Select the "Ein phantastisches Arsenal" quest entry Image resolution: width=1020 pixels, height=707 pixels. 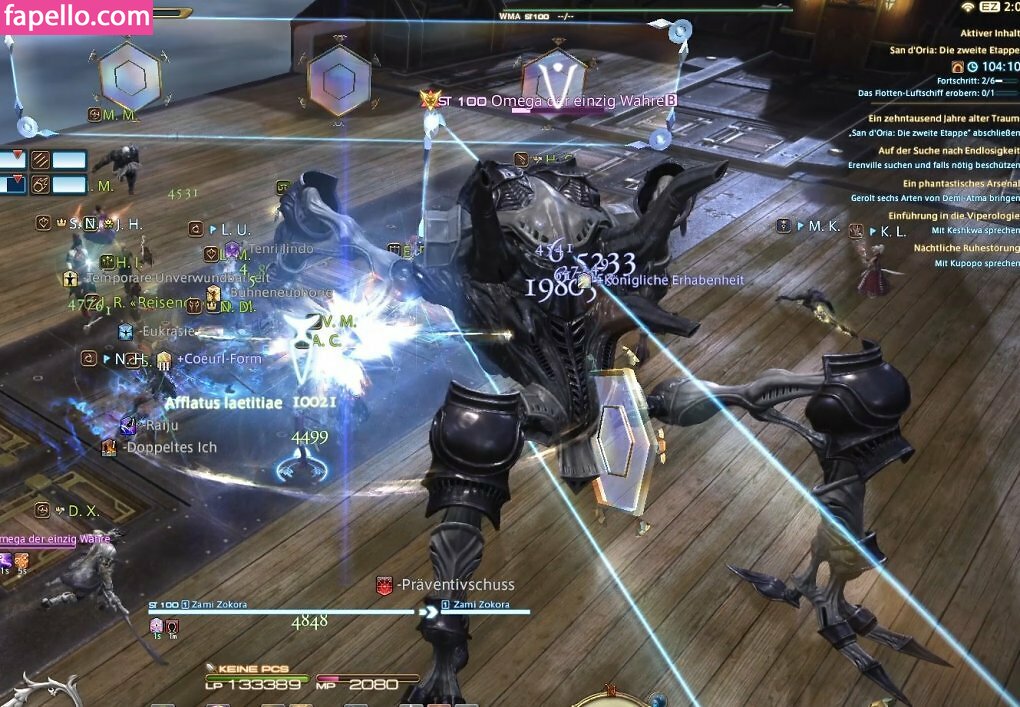tap(960, 183)
